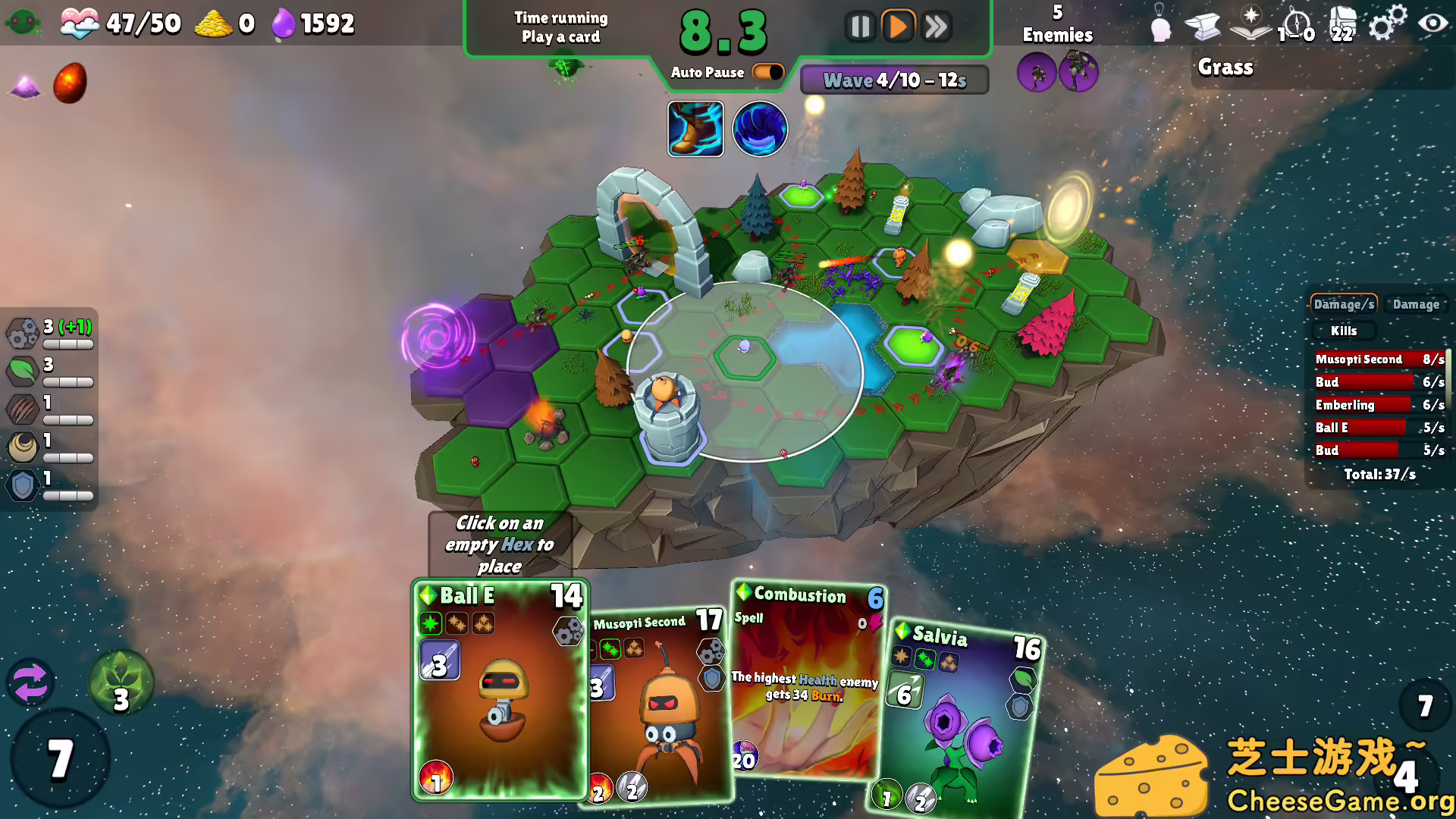
Task: Activate fast forward game speed
Action: (x=935, y=25)
